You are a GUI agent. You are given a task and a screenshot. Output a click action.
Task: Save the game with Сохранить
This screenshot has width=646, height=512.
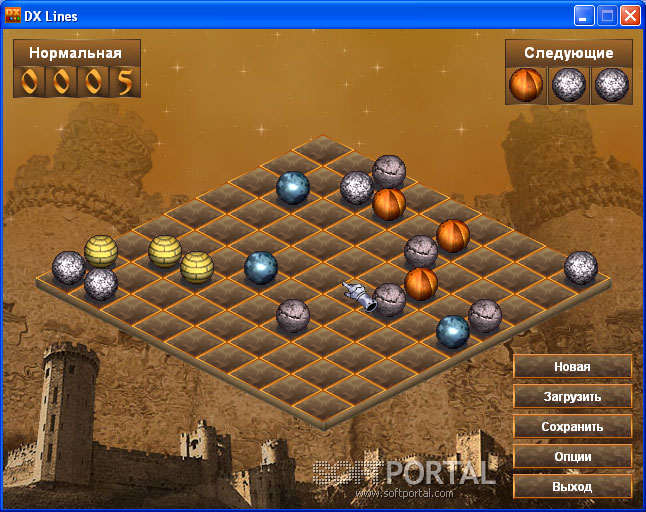pyautogui.click(x=572, y=427)
